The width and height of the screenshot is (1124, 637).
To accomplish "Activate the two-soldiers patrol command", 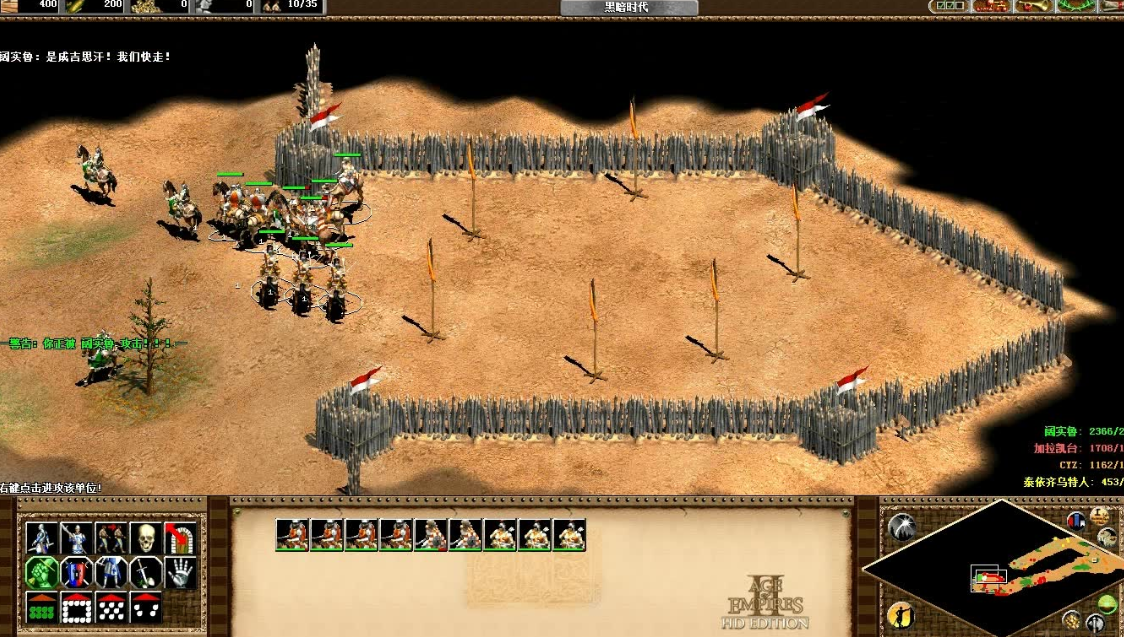I will [110, 537].
